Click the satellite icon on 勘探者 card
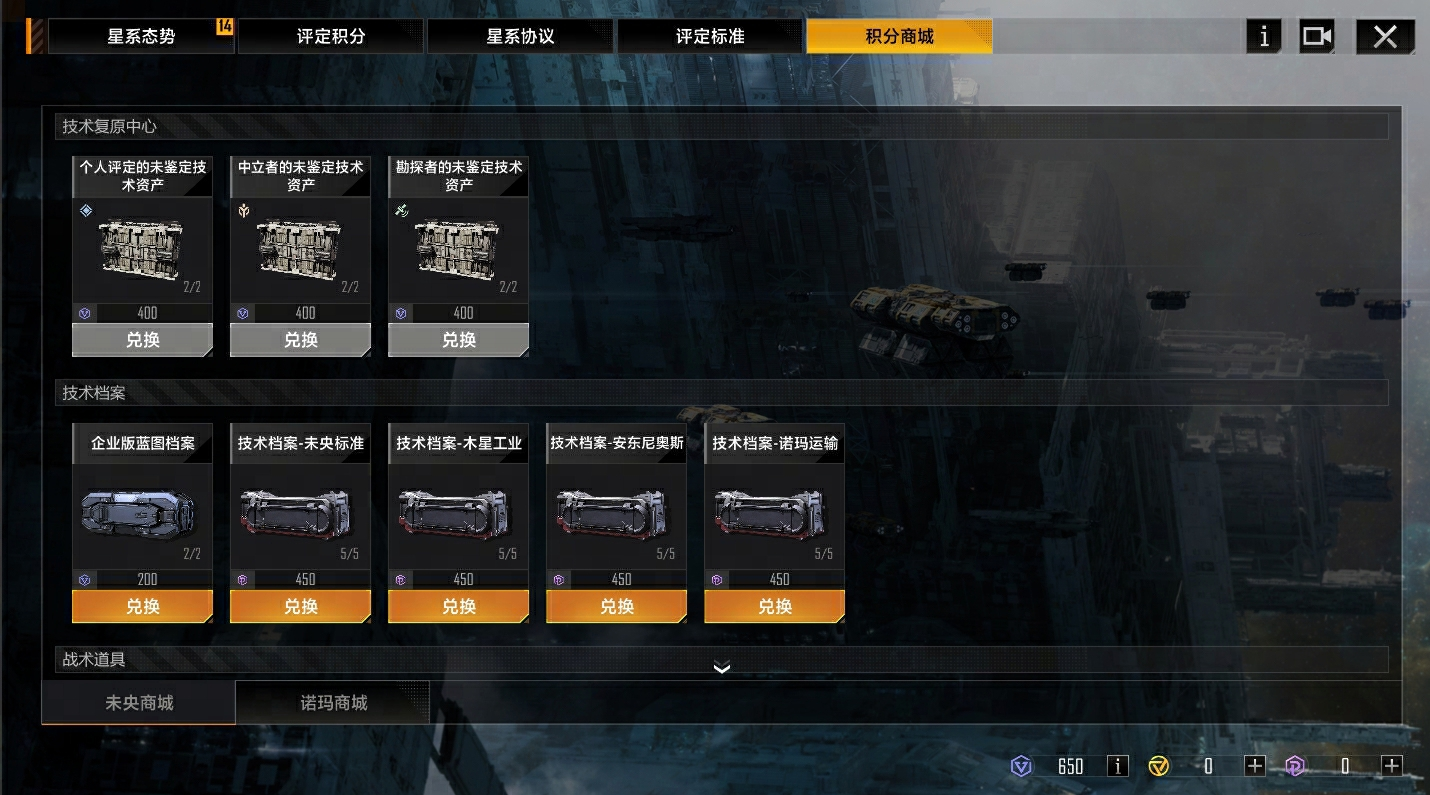The width and height of the screenshot is (1430, 795). coord(402,211)
